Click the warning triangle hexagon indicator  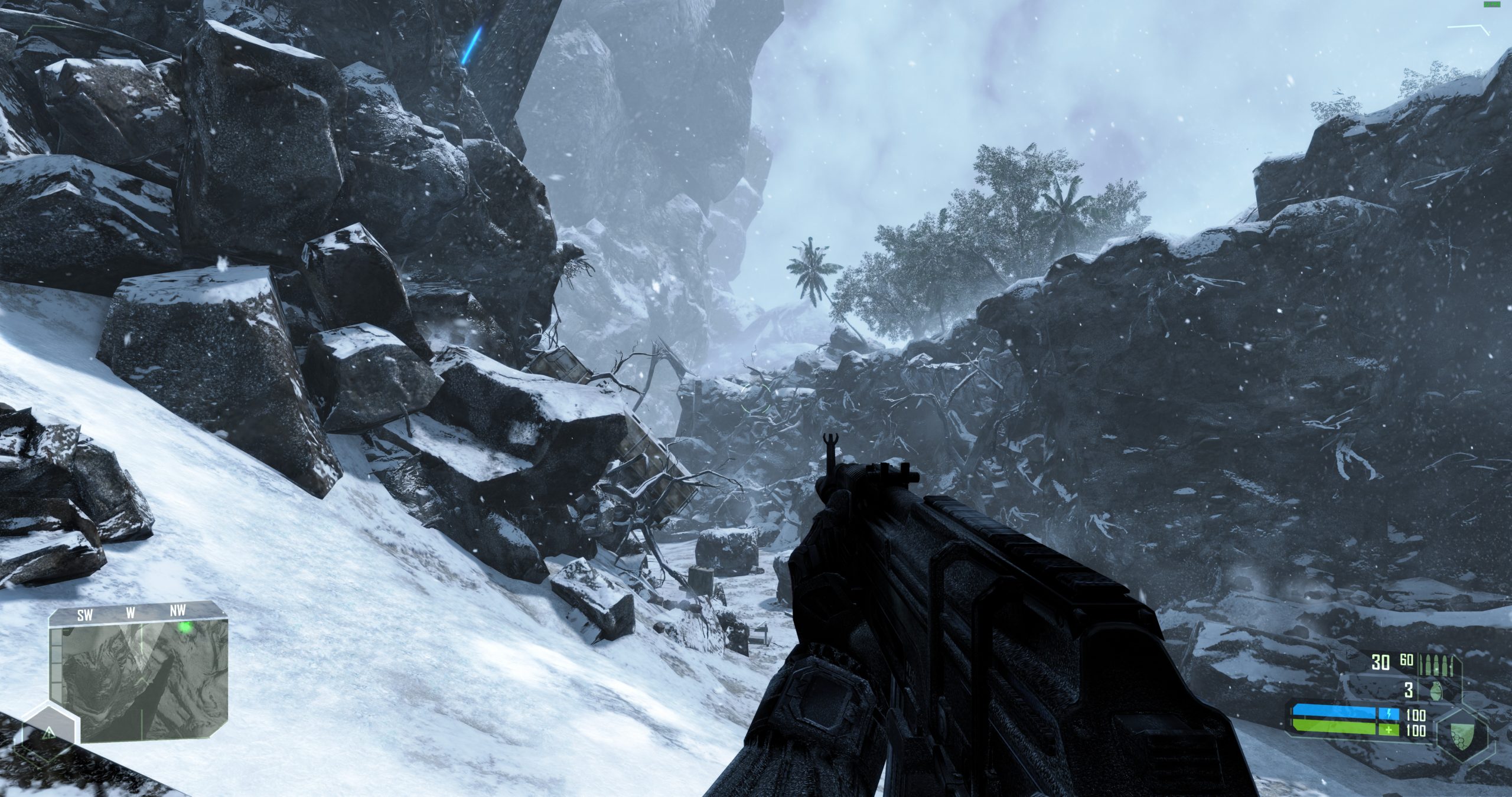(x=49, y=734)
